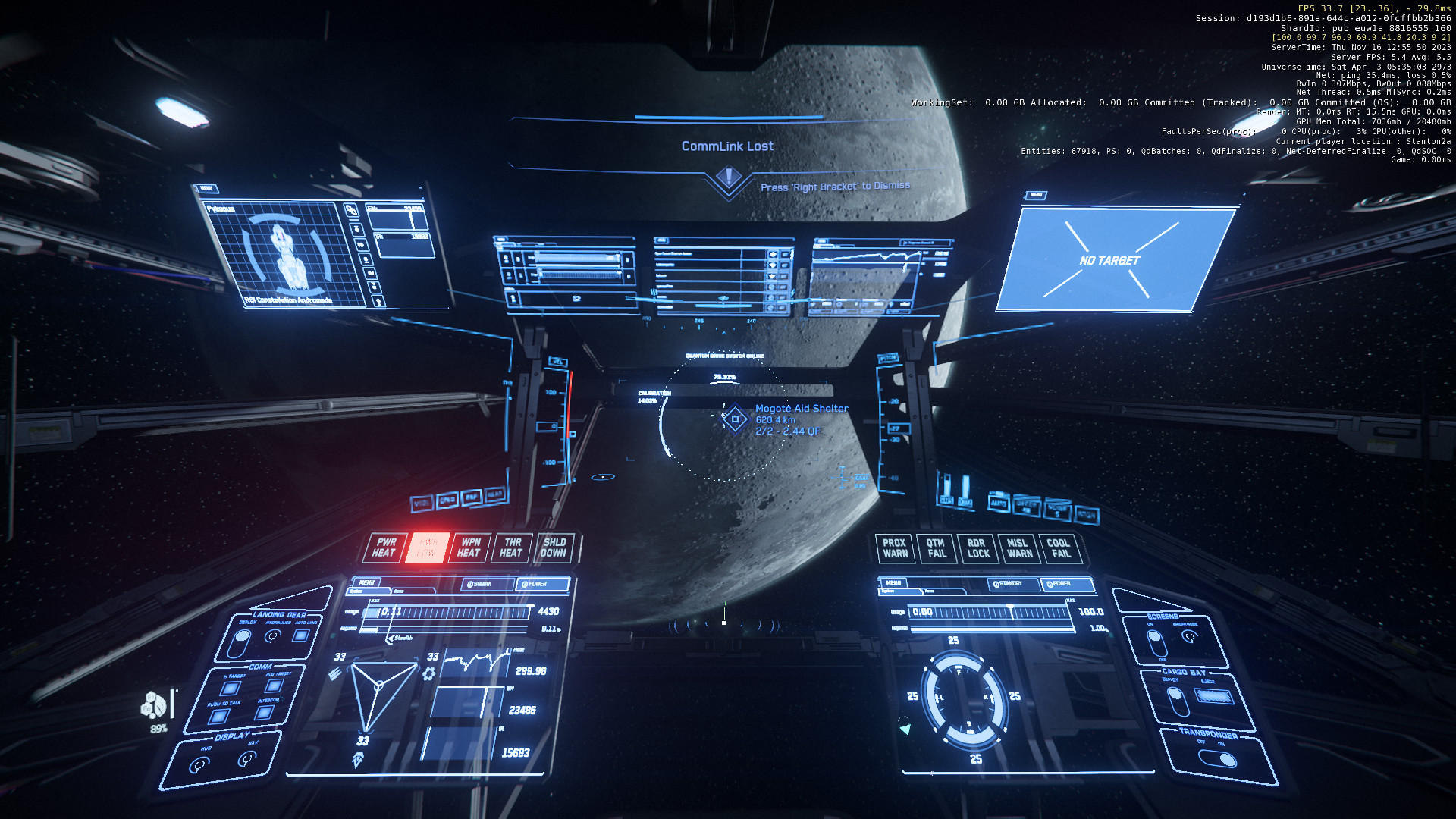Viewport: 1456px width, 819px height.
Task: Open MENU on the right shield display
Action: (895, 582)
